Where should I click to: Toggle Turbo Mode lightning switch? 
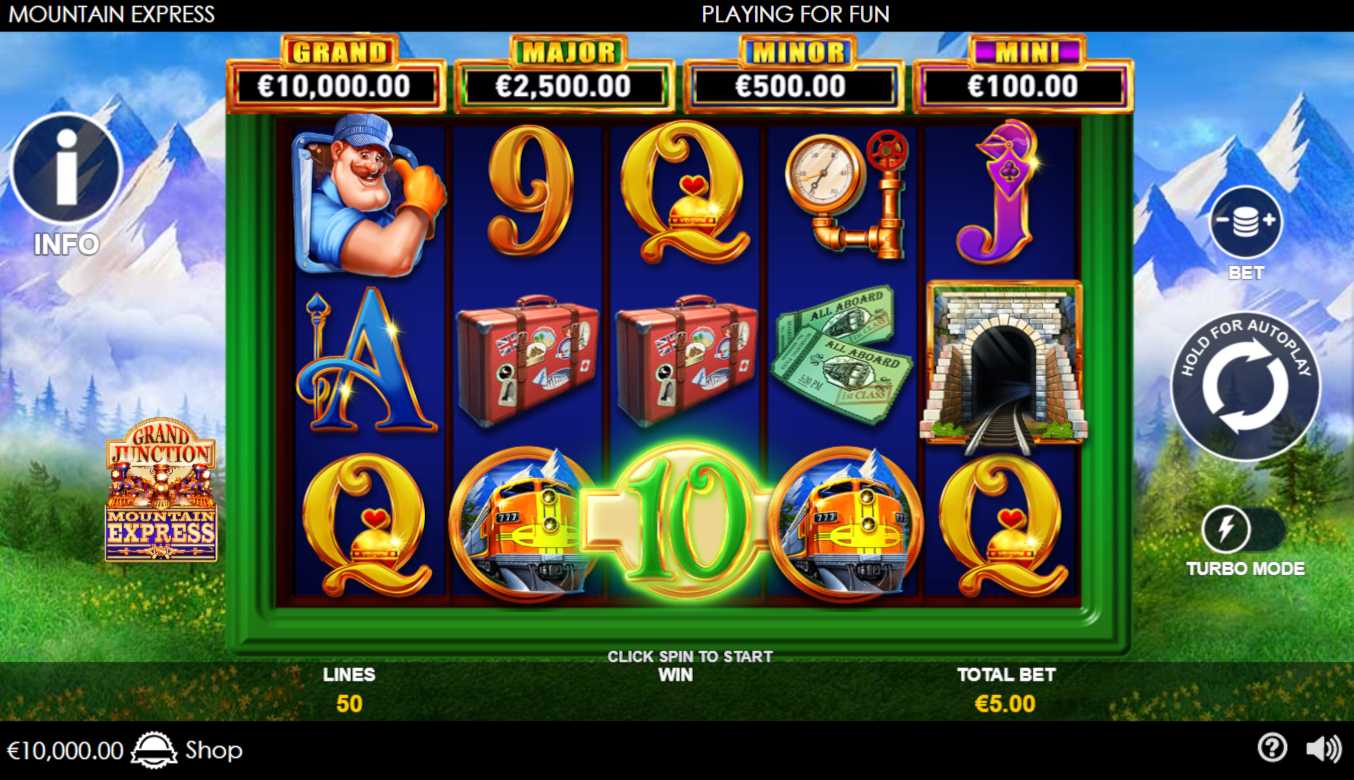(x=1244, y=530)
